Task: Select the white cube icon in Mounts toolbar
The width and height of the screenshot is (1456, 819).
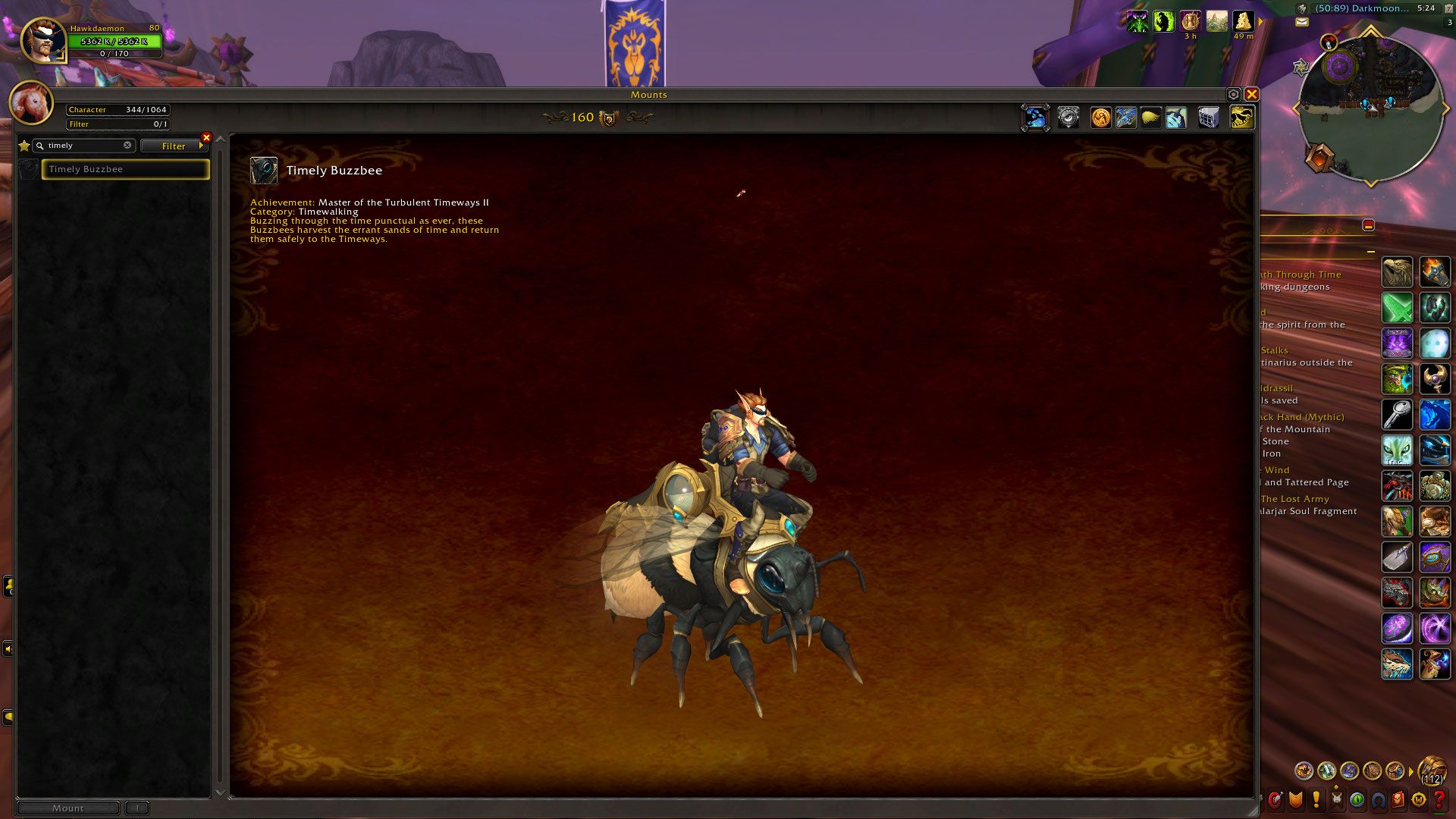Action: pyautogui.click(x=1208, y=118)
